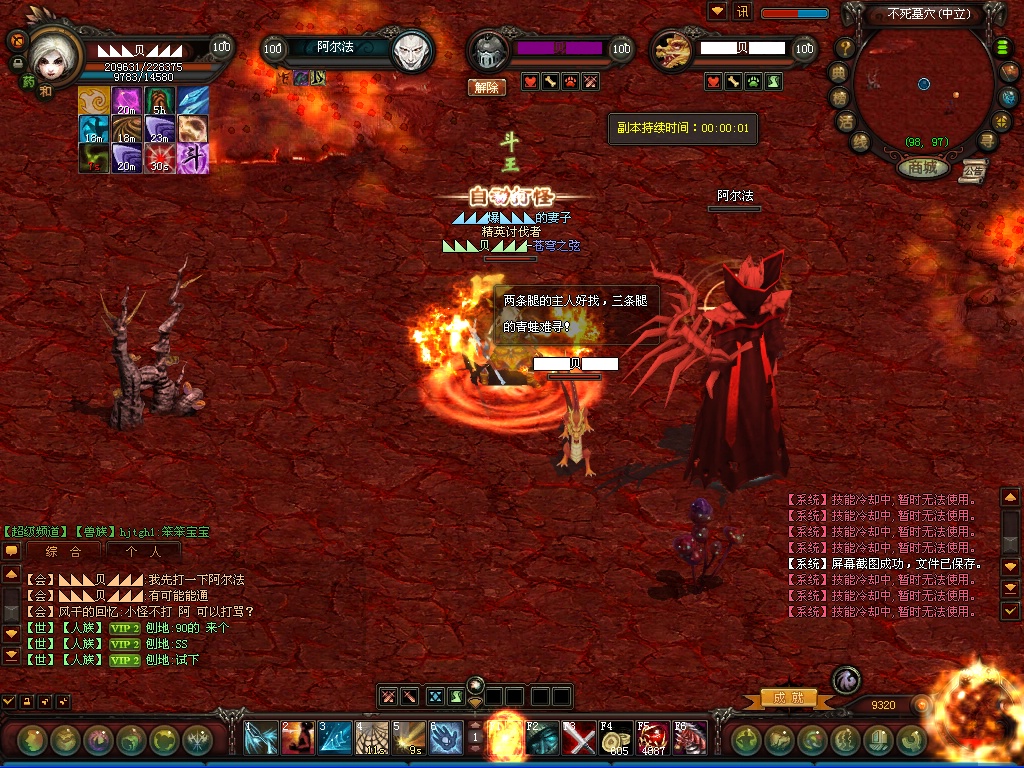
Task: Click the 典 codex button beside minimap
Action: point(838,72)
